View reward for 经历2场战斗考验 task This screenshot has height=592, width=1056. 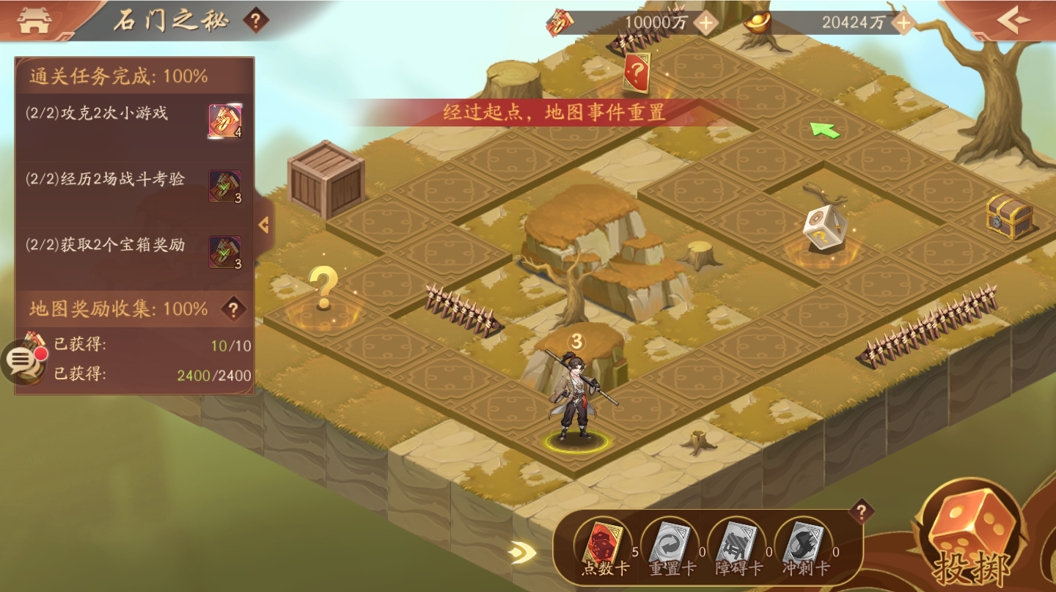coord(224,187)
